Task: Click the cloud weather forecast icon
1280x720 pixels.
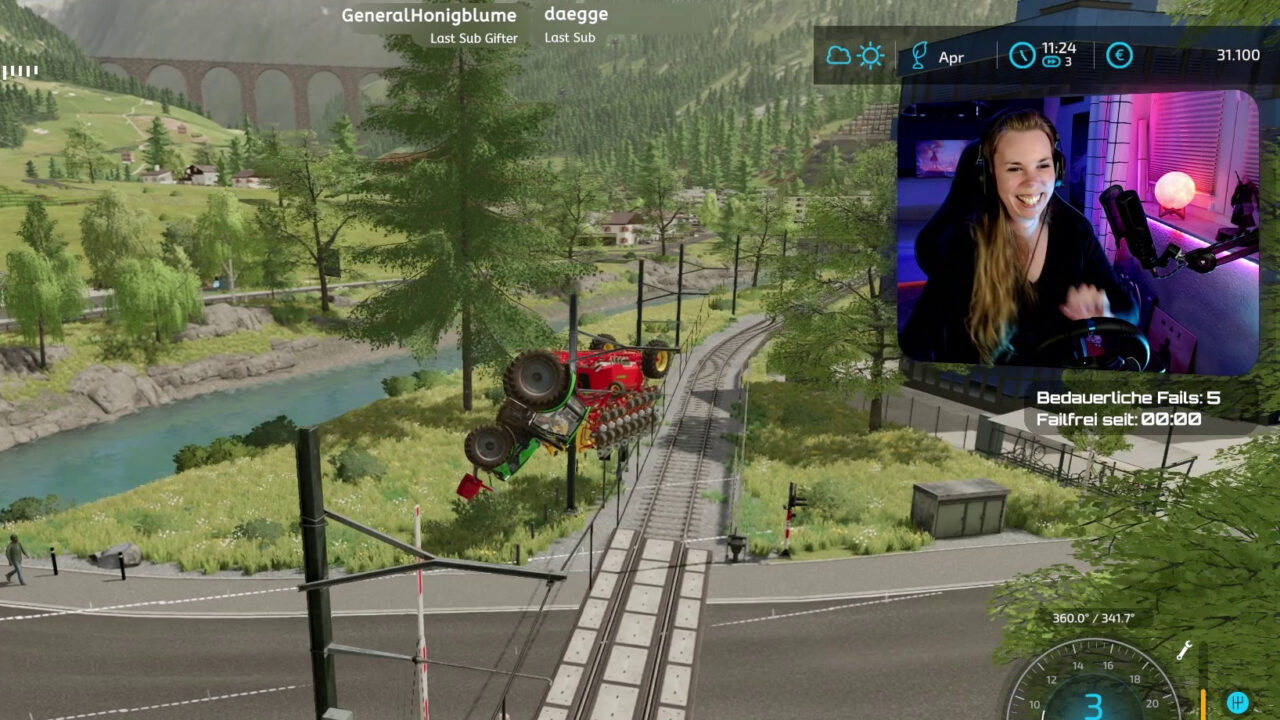Action: [838, 56]
